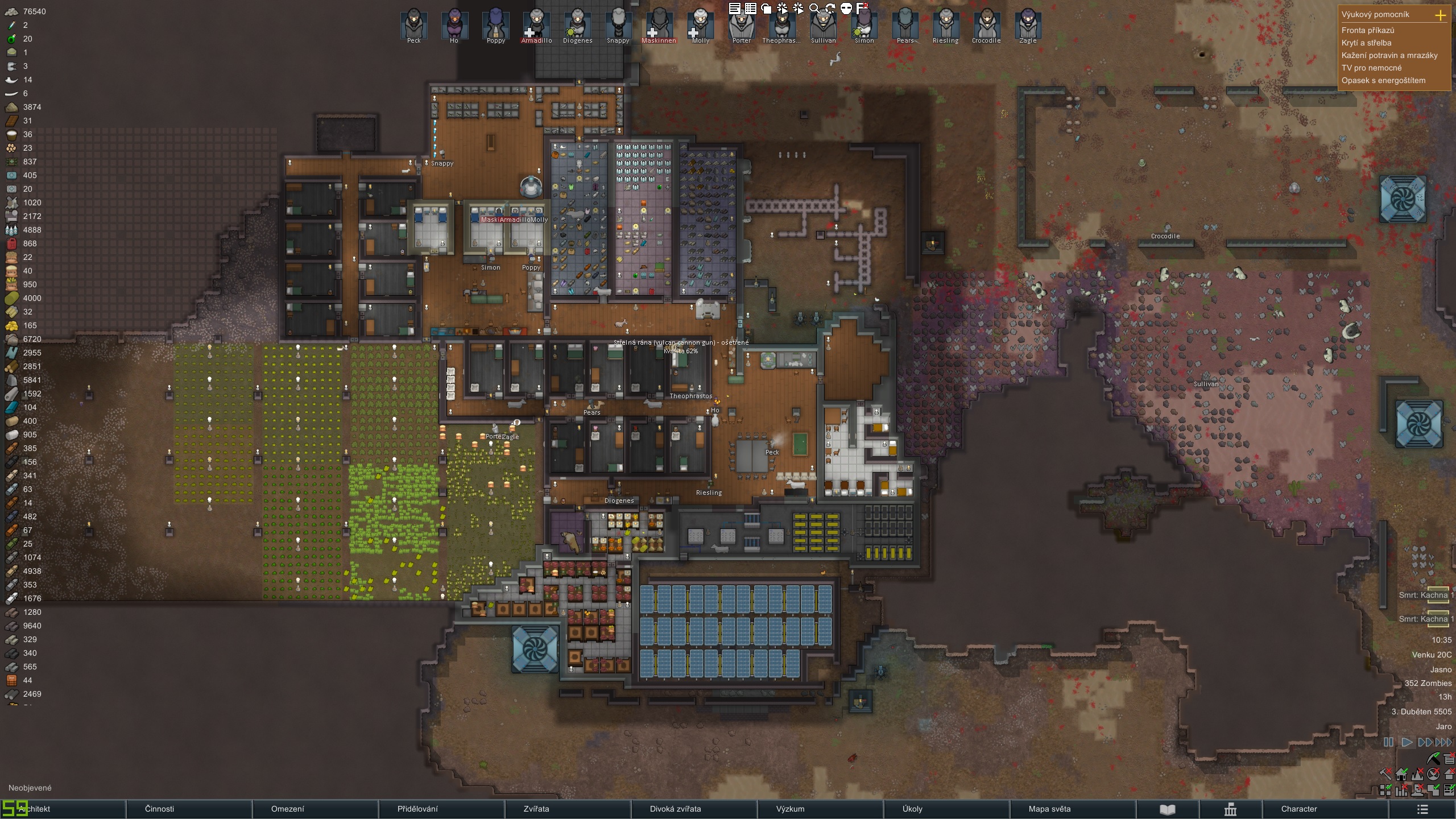Open the Omezení restrictions tab
This screenshot has height=819, width=1456.
pos(287,809)
